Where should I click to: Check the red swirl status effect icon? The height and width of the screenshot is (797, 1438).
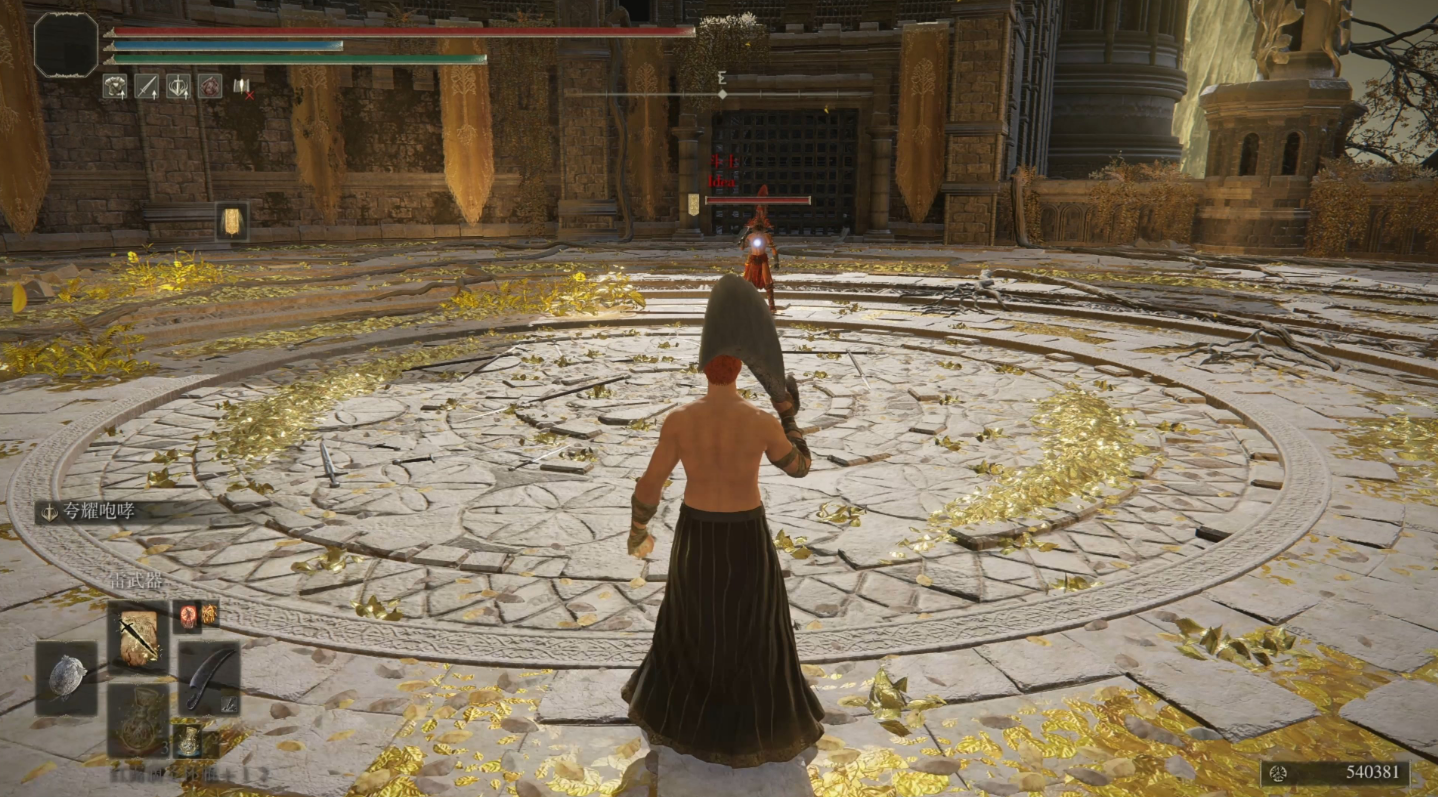click(x=209, y=86)
